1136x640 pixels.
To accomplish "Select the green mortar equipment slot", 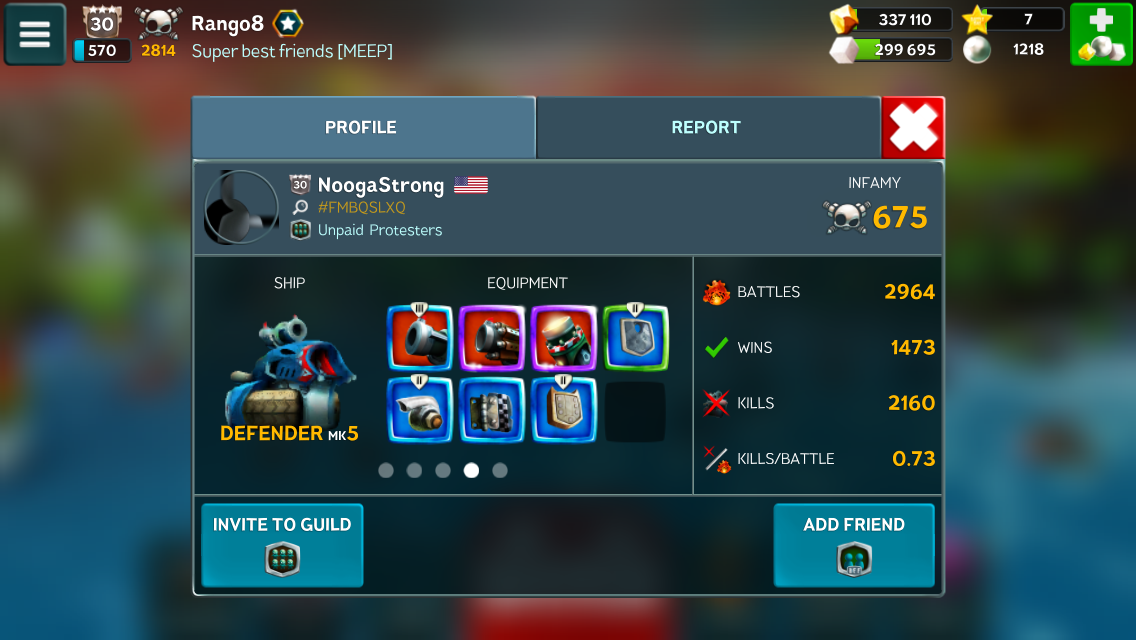I will (564, 338).
